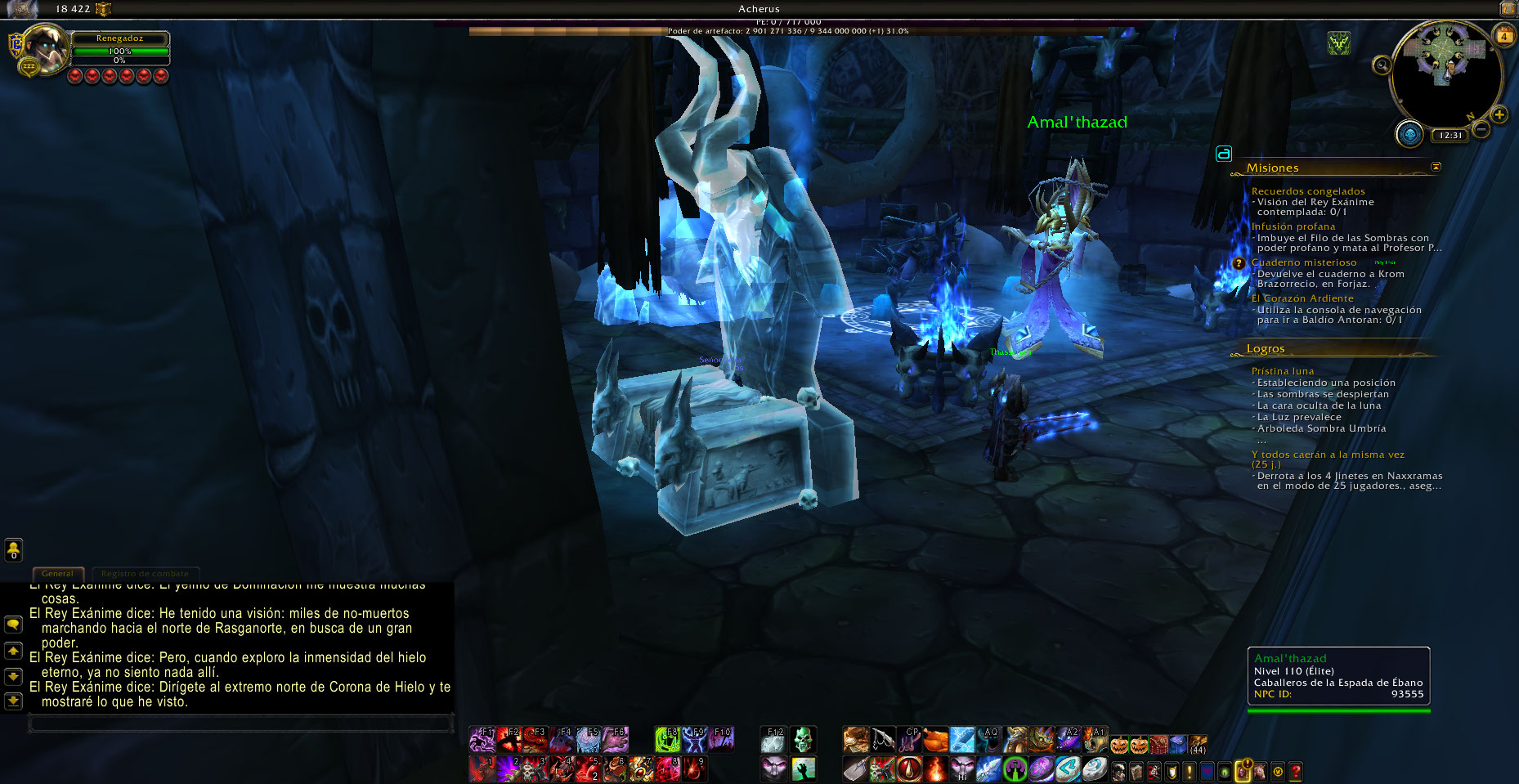Activate the blood drop ability on key 9
This screenshot has height=784, width=1519.
tap(693, 768)
